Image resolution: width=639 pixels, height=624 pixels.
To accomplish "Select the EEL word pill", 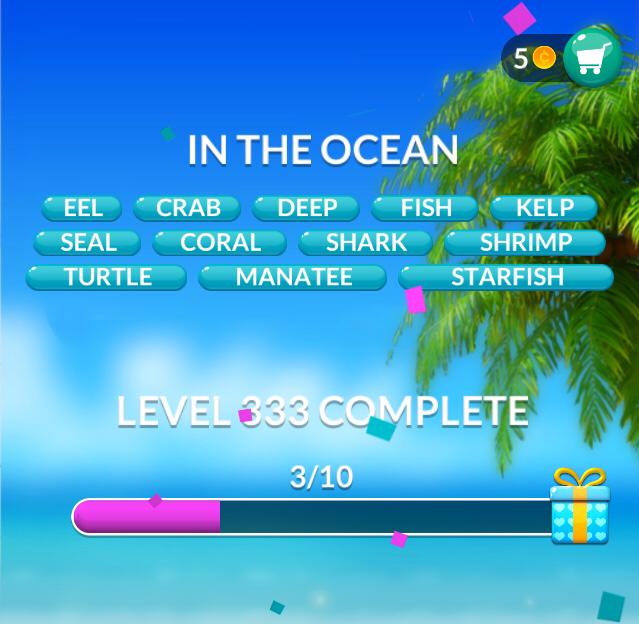I will [82, 208].
